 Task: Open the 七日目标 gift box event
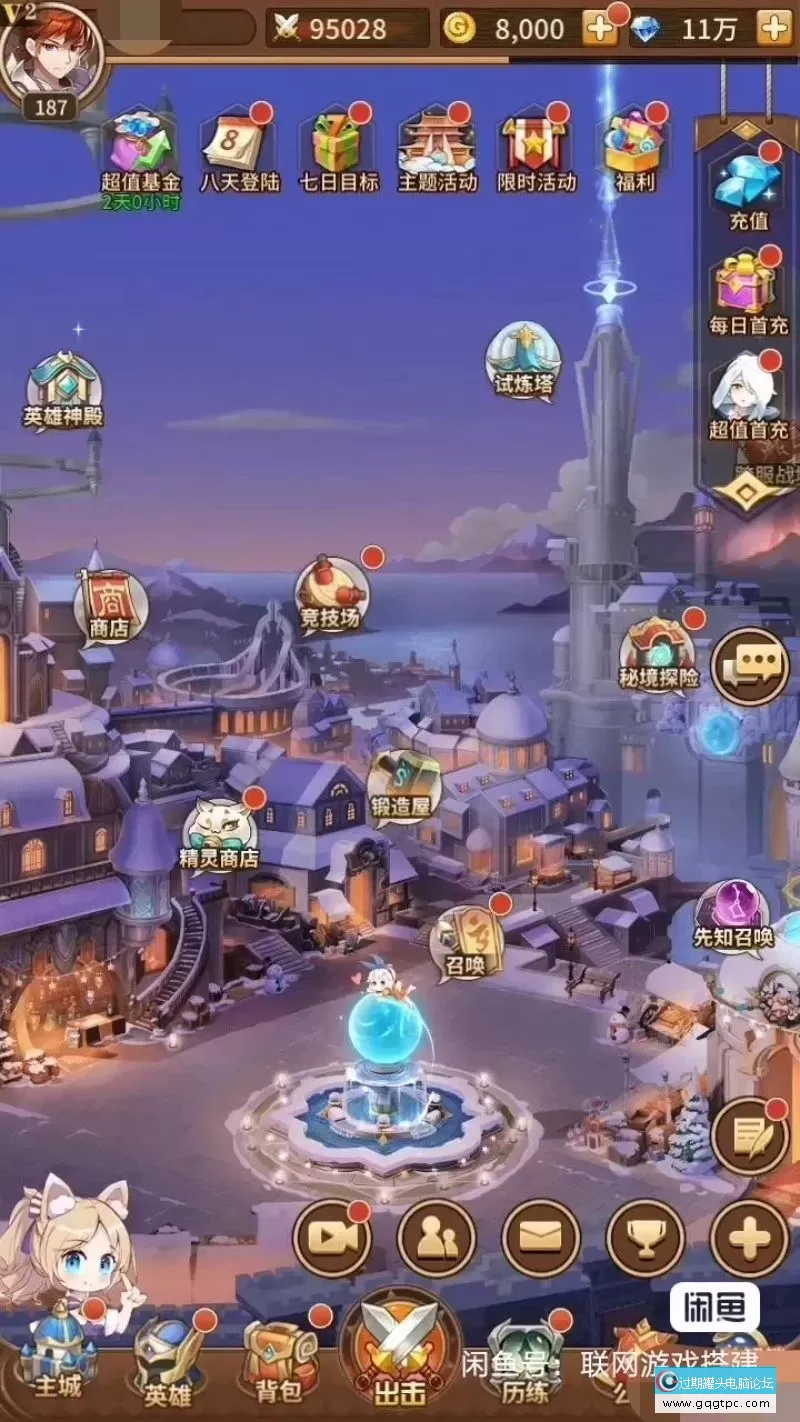(339, 152)
